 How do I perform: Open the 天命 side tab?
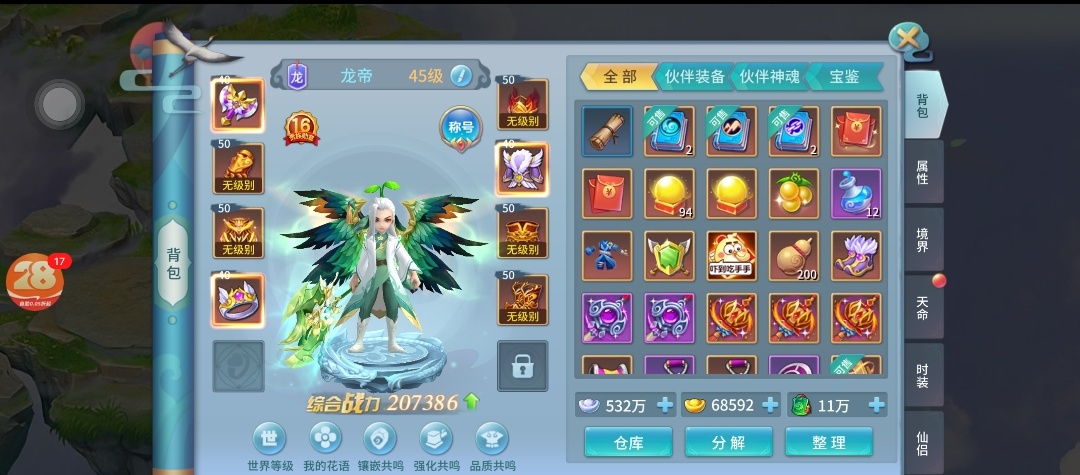point(923,307)
